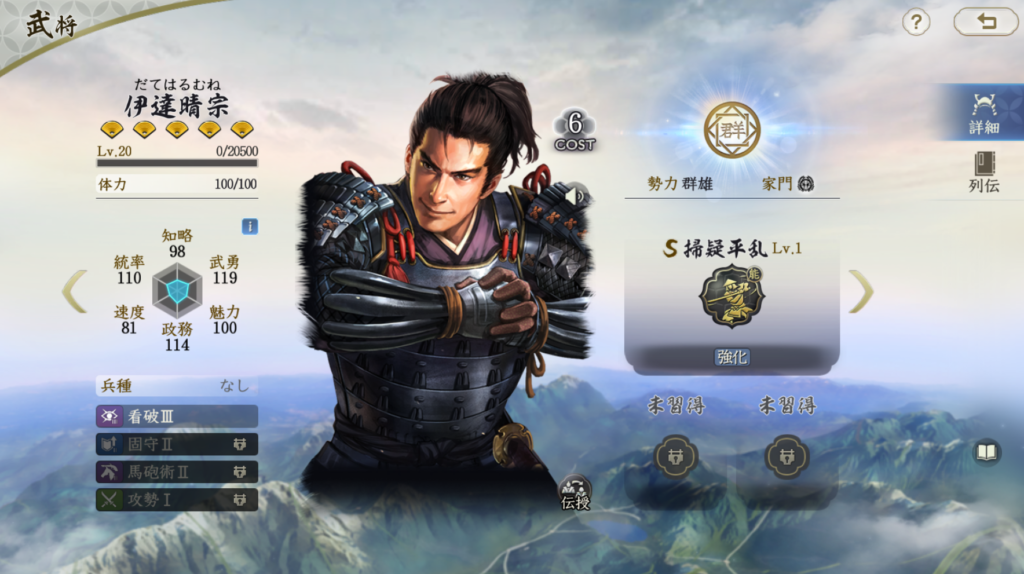Open the book icon near the skills

pyautogui.click(x=987, y=453)
